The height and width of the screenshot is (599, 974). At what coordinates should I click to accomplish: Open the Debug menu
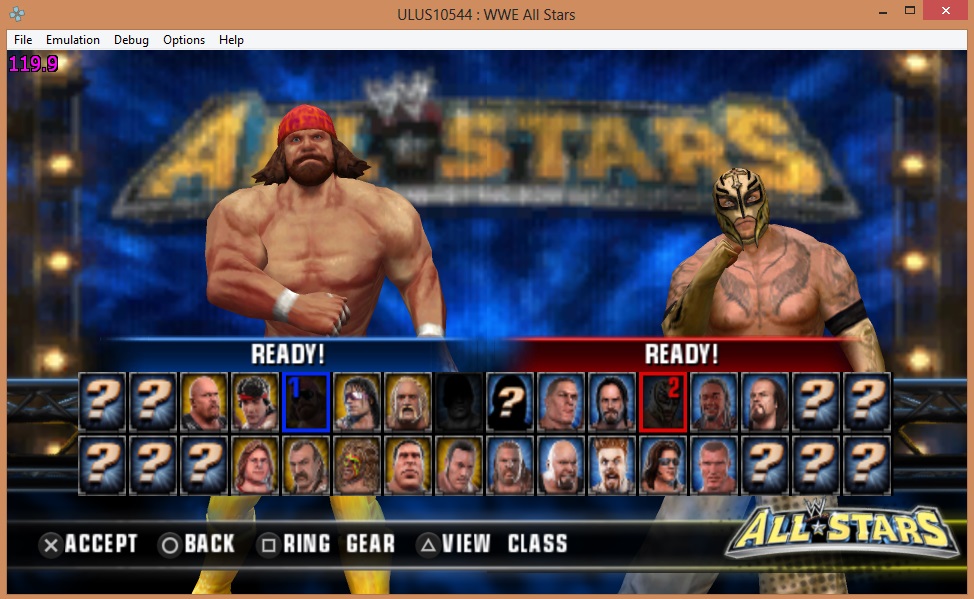pos(131,40)
